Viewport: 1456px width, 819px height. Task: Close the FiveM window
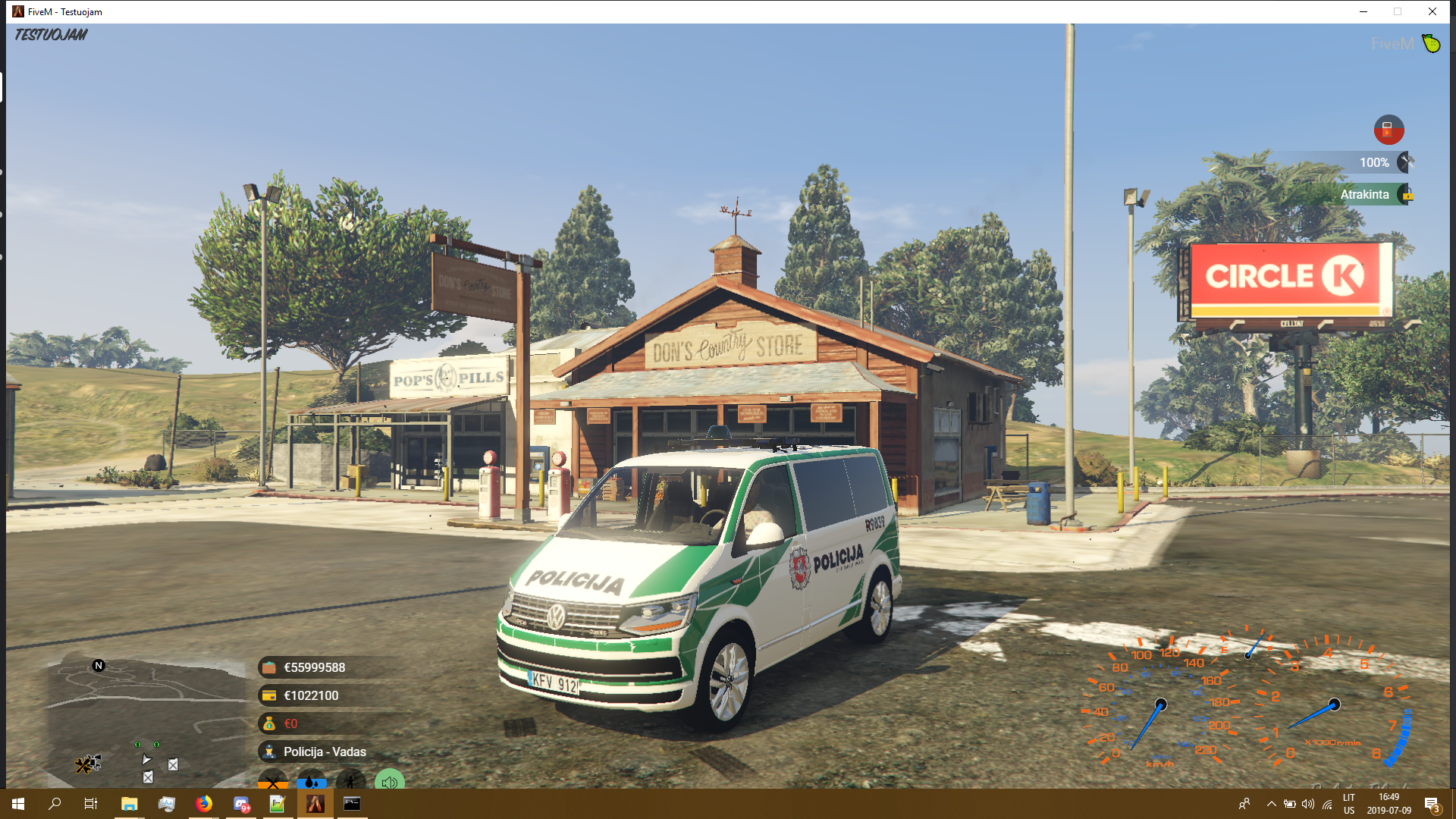point(1432,11)
